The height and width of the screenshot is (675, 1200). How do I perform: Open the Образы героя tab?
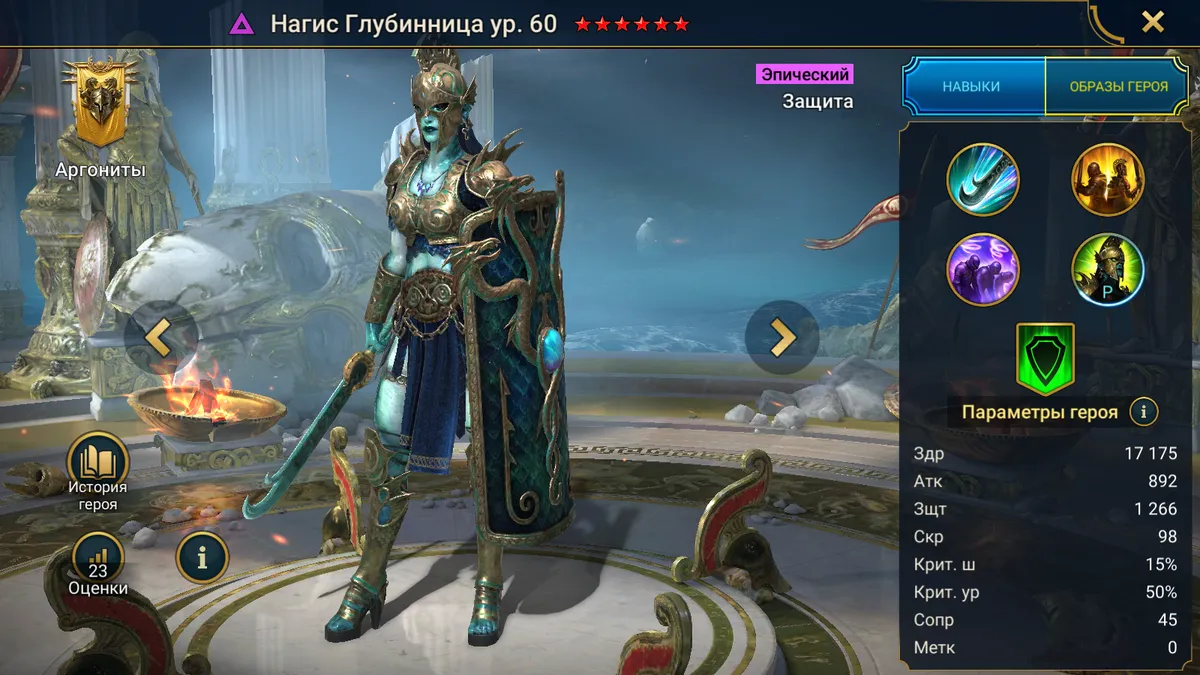point(1118,87)
